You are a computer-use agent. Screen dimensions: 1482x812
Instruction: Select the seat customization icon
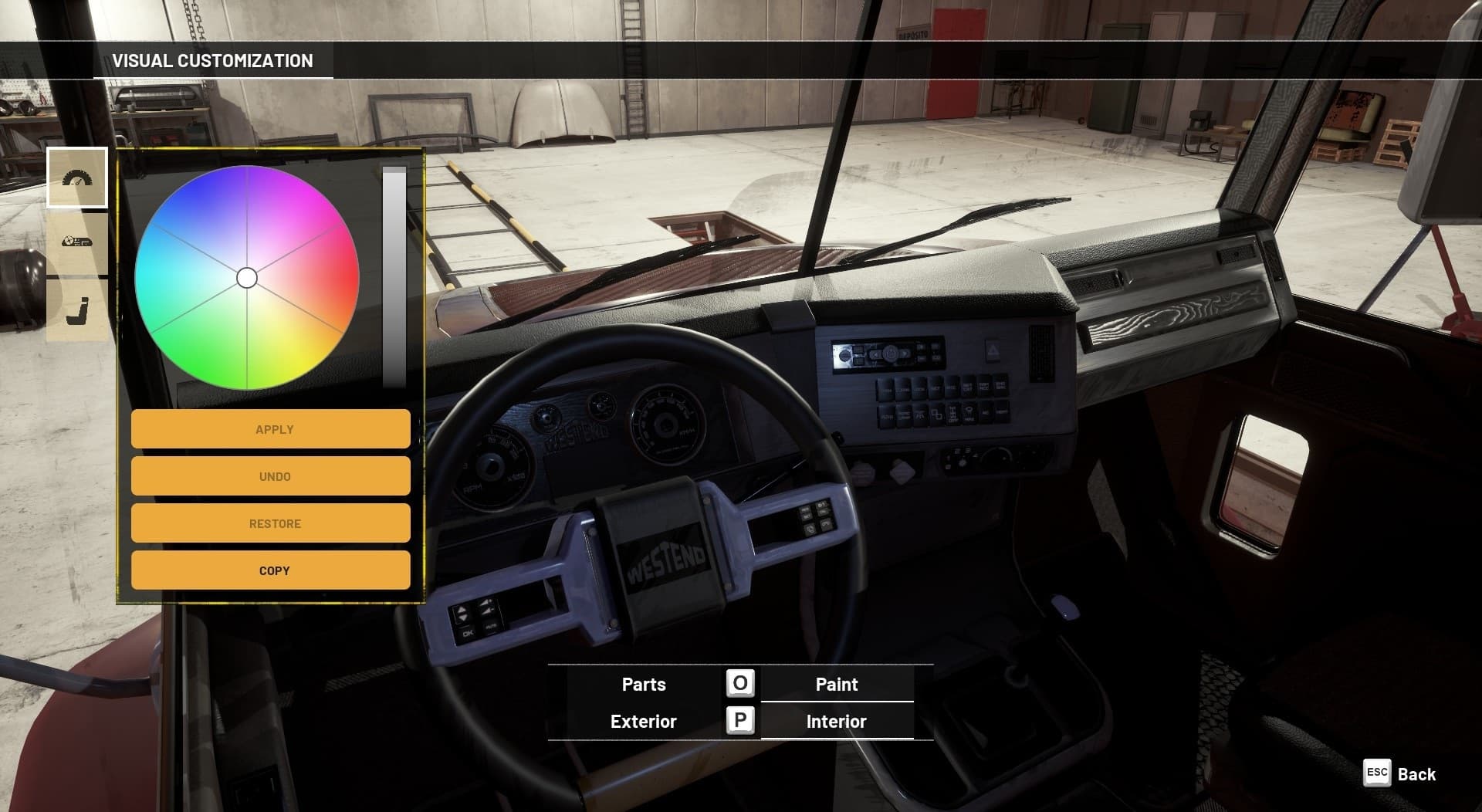78,308
